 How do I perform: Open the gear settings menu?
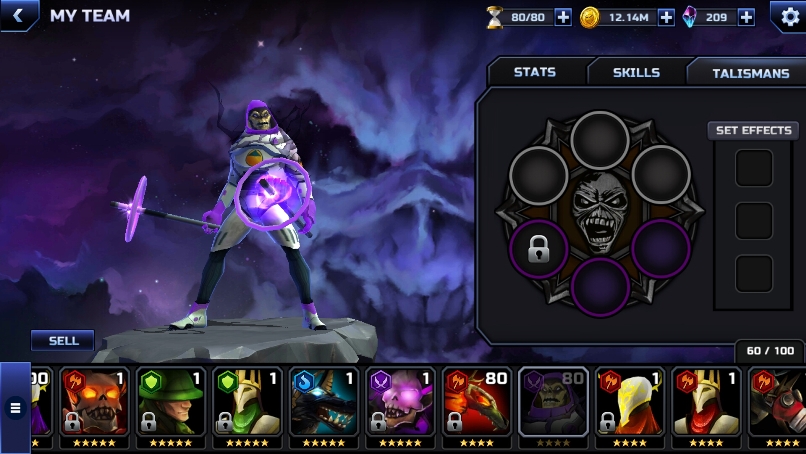788,16
